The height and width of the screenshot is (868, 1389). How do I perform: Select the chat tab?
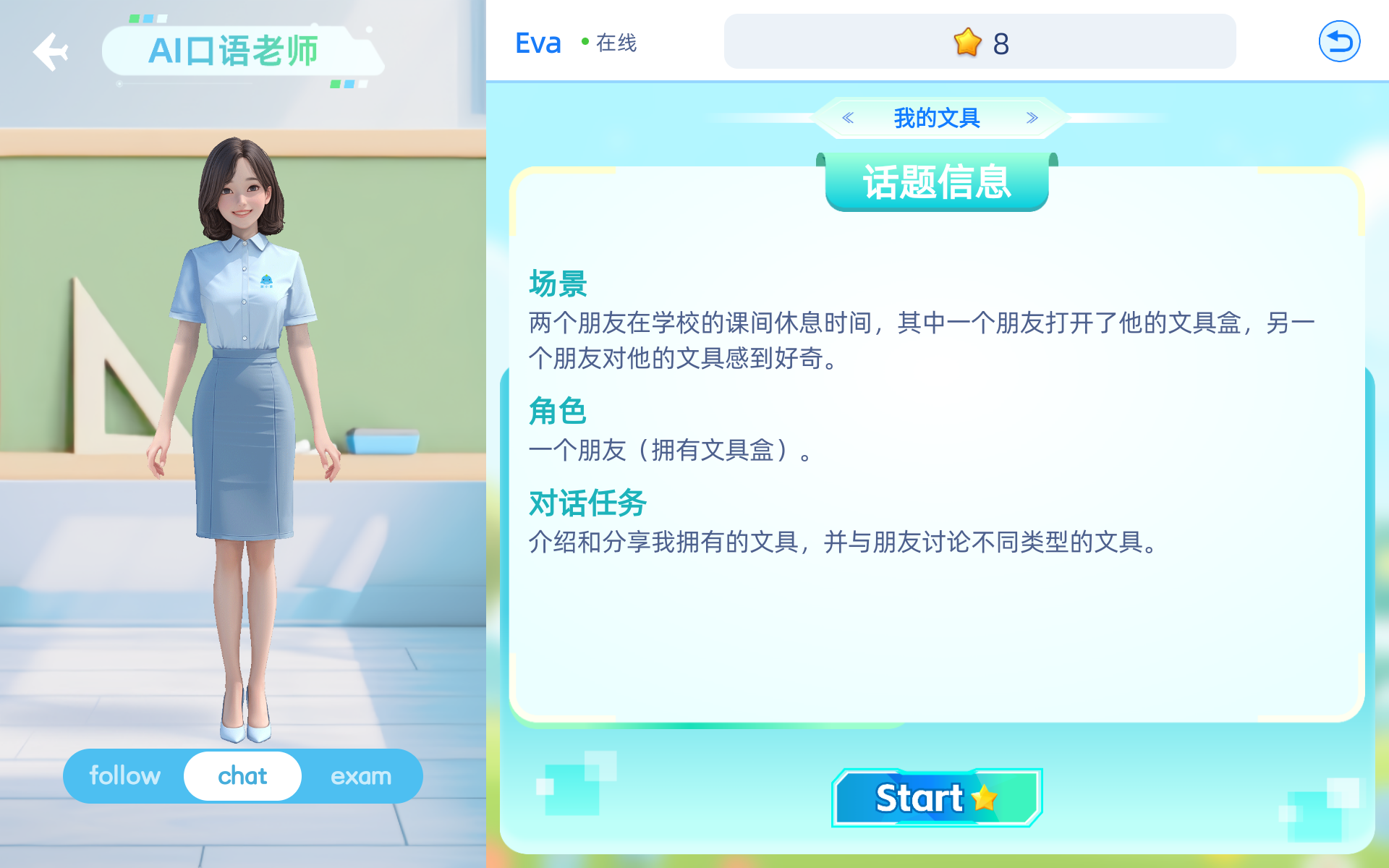tap(242, 775)
